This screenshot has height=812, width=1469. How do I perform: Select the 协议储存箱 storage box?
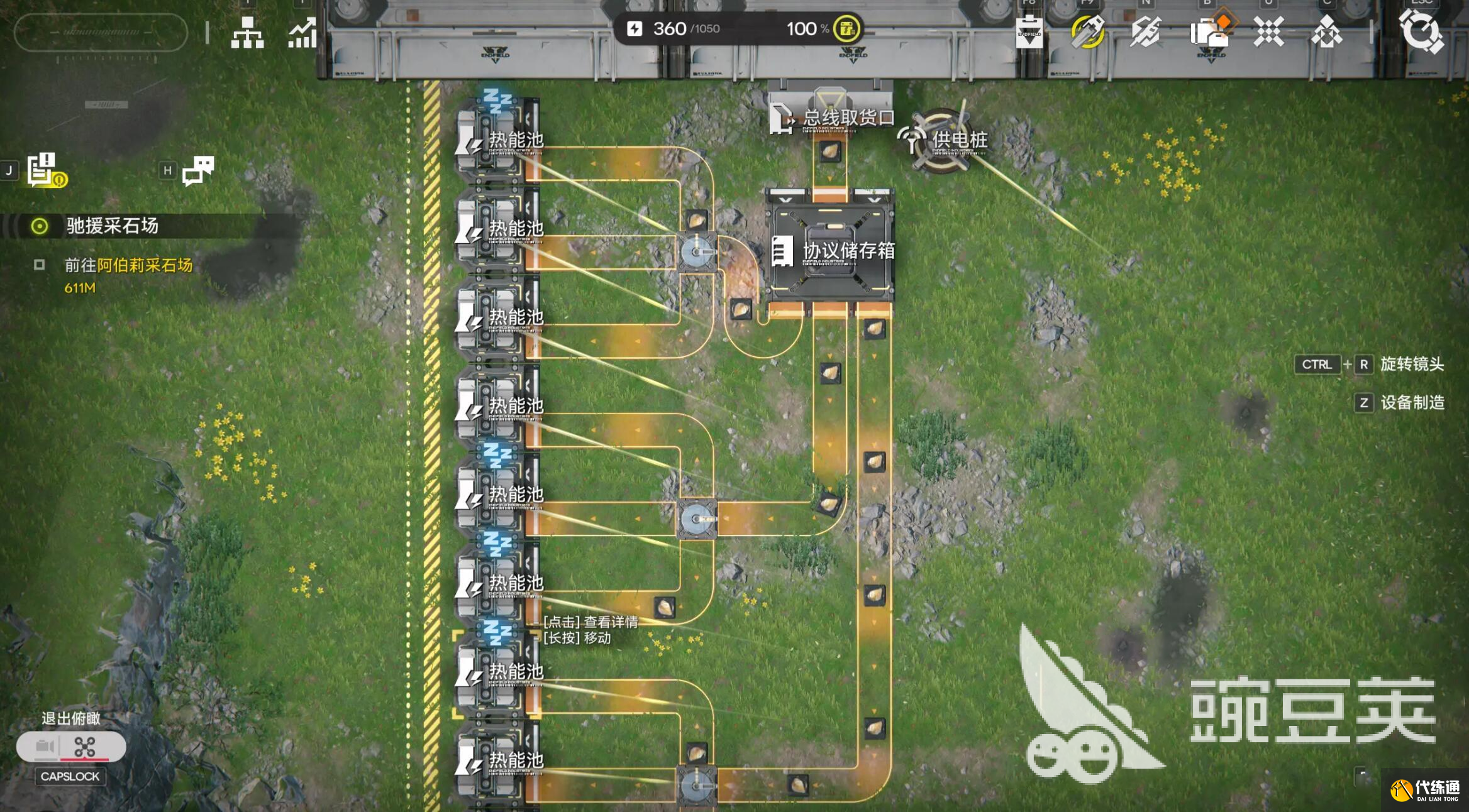coord(829,251)
